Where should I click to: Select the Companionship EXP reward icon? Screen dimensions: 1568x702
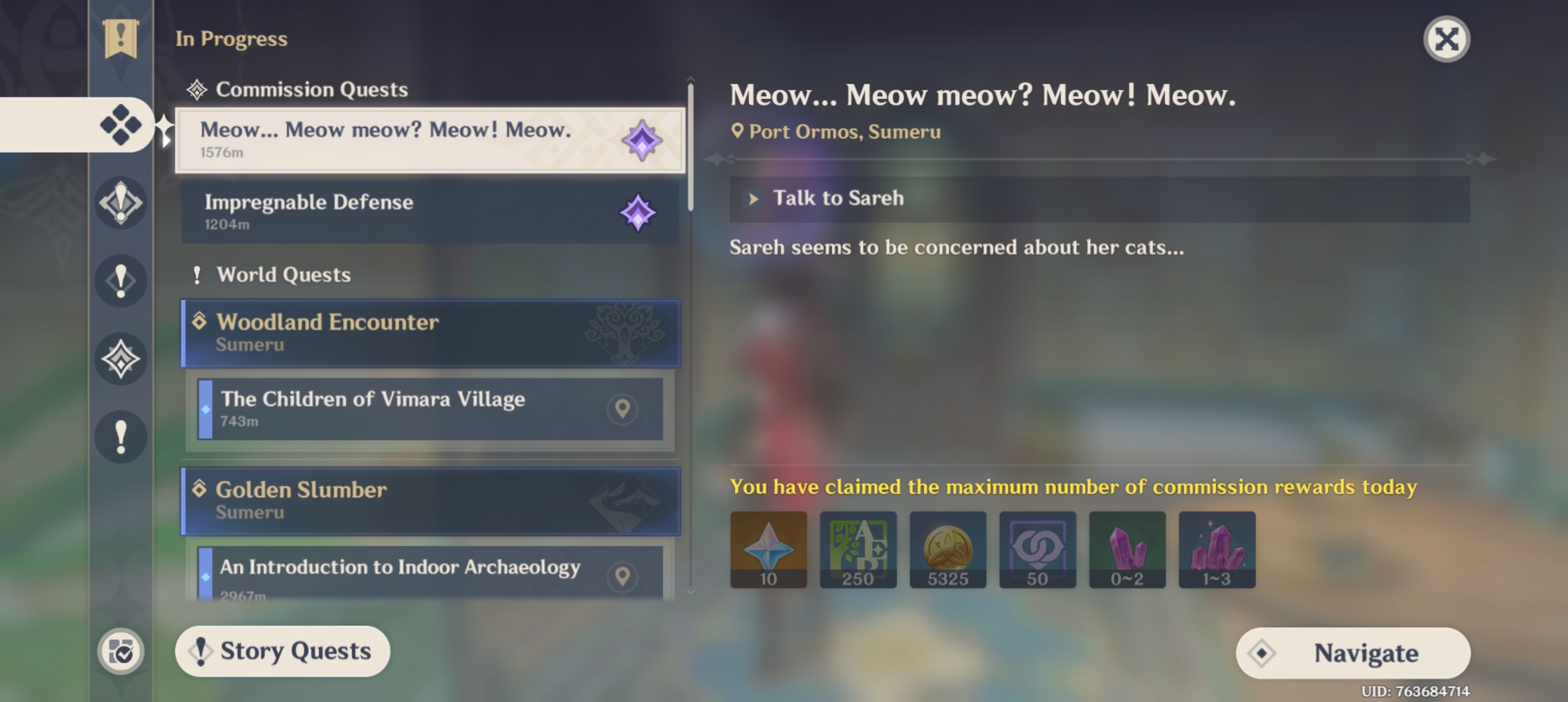tap(1038, 549)
